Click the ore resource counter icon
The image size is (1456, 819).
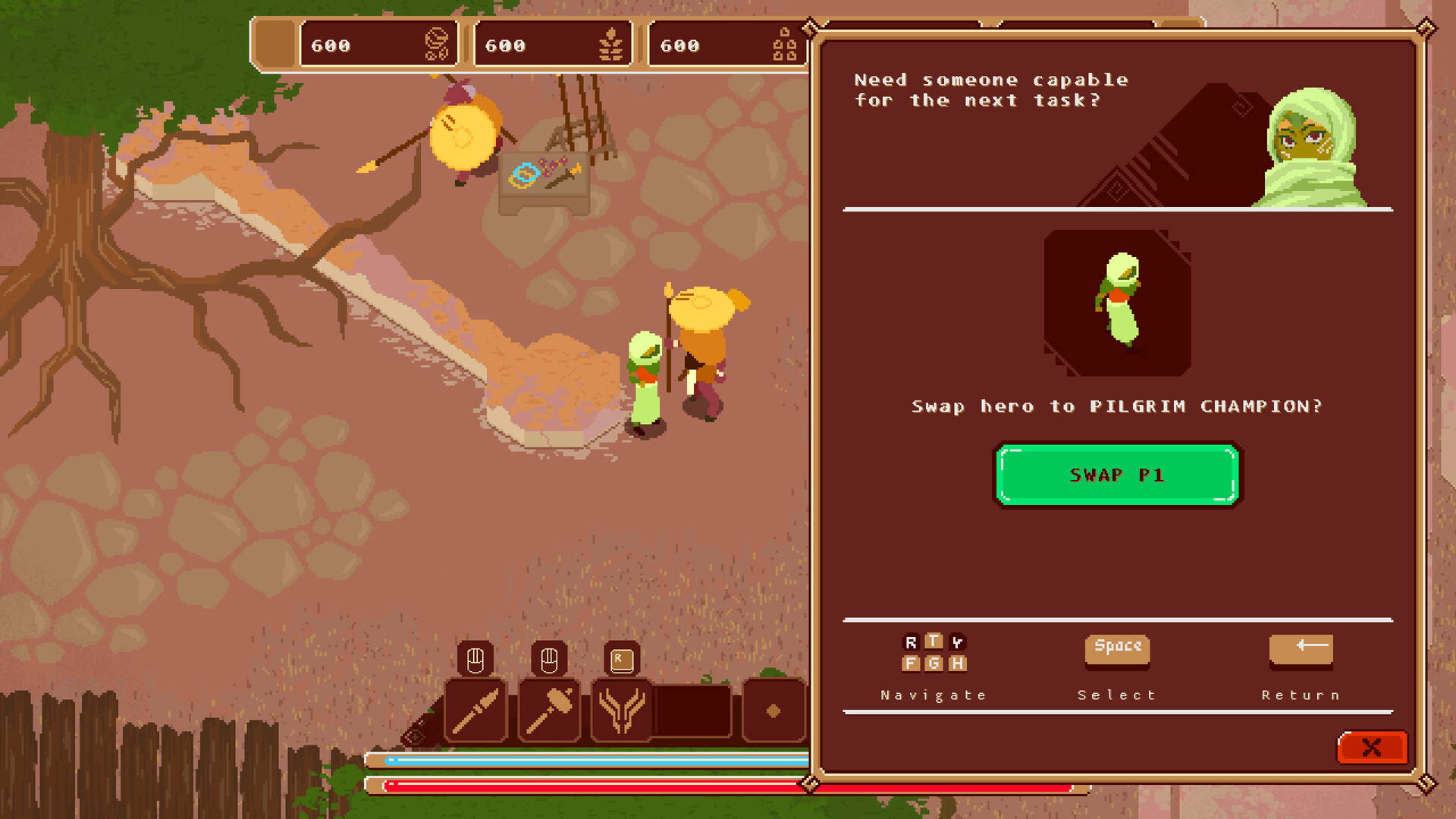point(784,43)
